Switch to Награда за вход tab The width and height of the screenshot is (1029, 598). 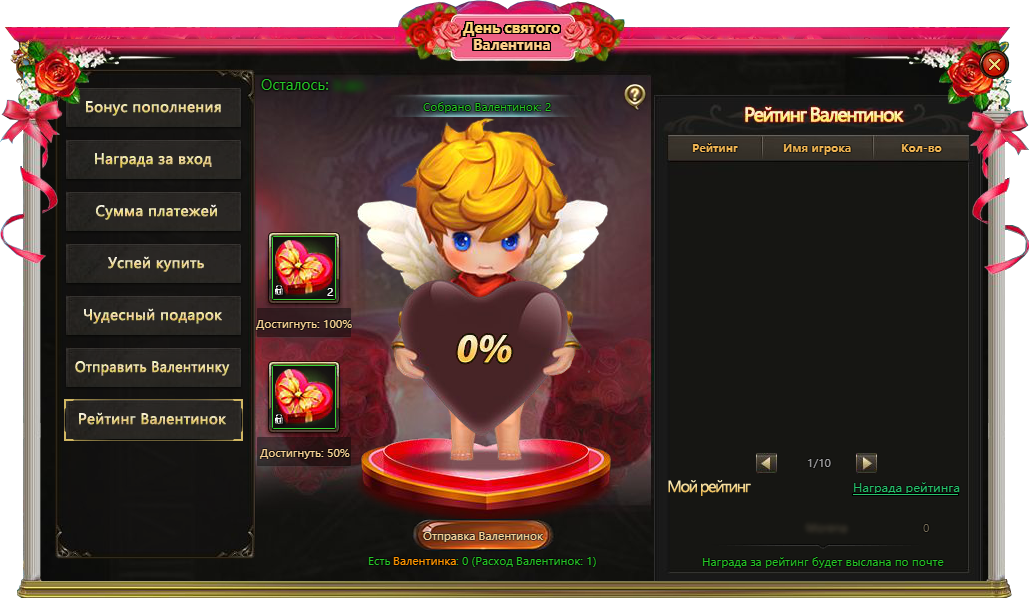(x=153, y=159)
